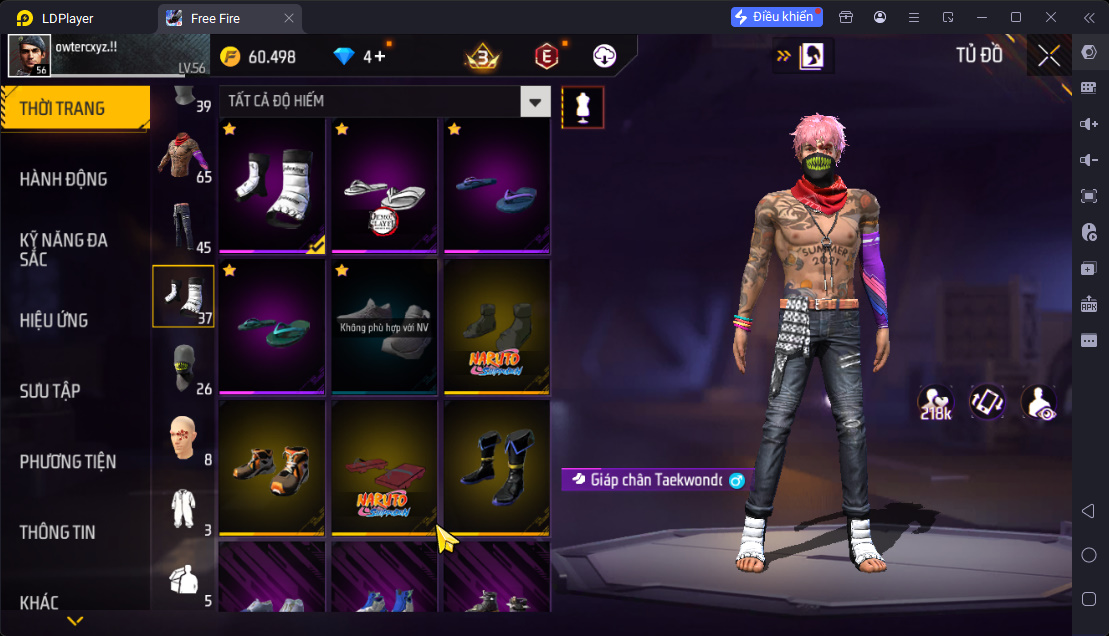Select the HIỆU ỨNG category
The image size is (1109, 636).
coord(54,320)
